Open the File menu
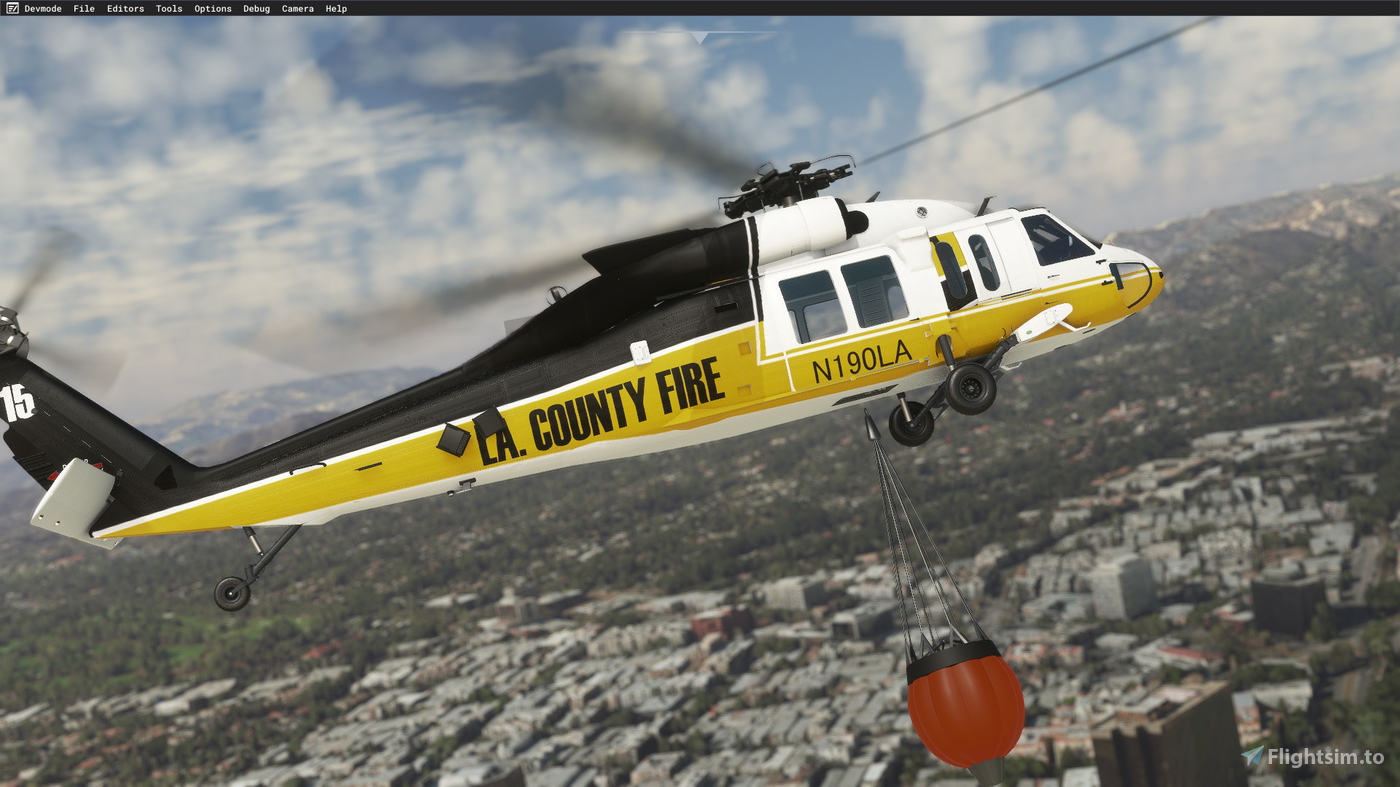The height and width of the screenshot is (787, 1400). [x=83, y=8]
